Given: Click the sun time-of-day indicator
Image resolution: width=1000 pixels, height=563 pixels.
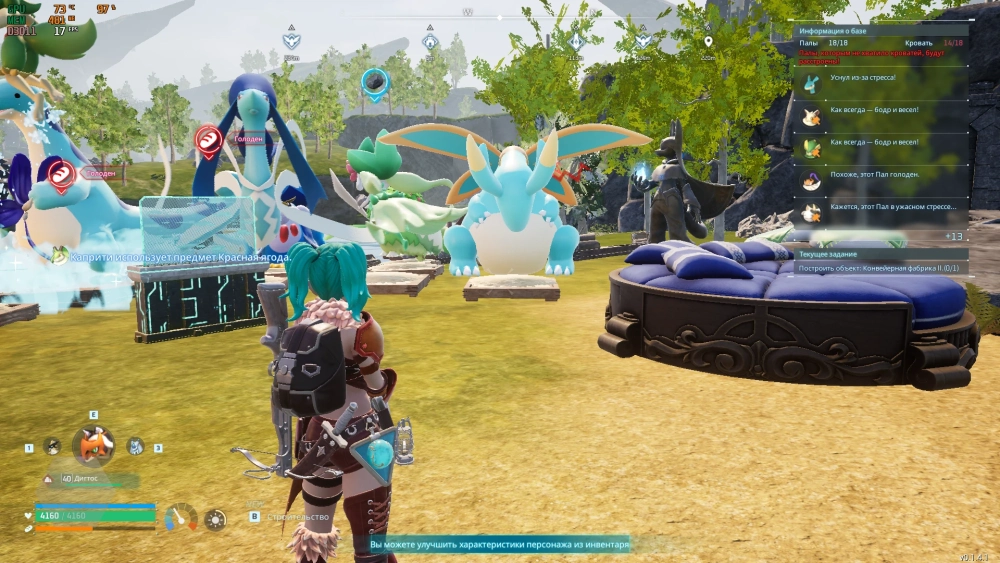Looking at the screenshot, I should [215, 519].
